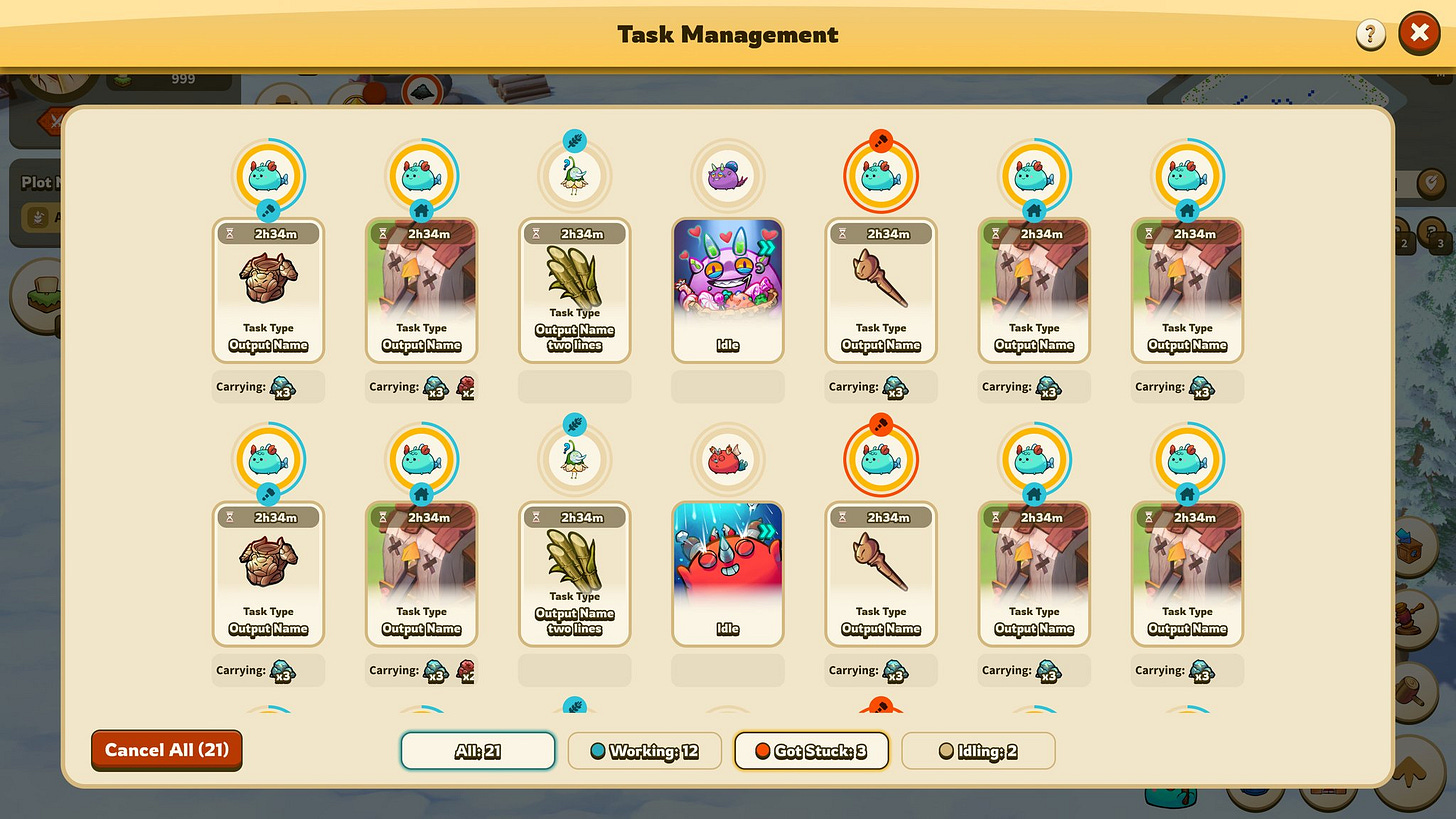Click the 2h34m timer bar on the first task card

[x=268, y=232]
